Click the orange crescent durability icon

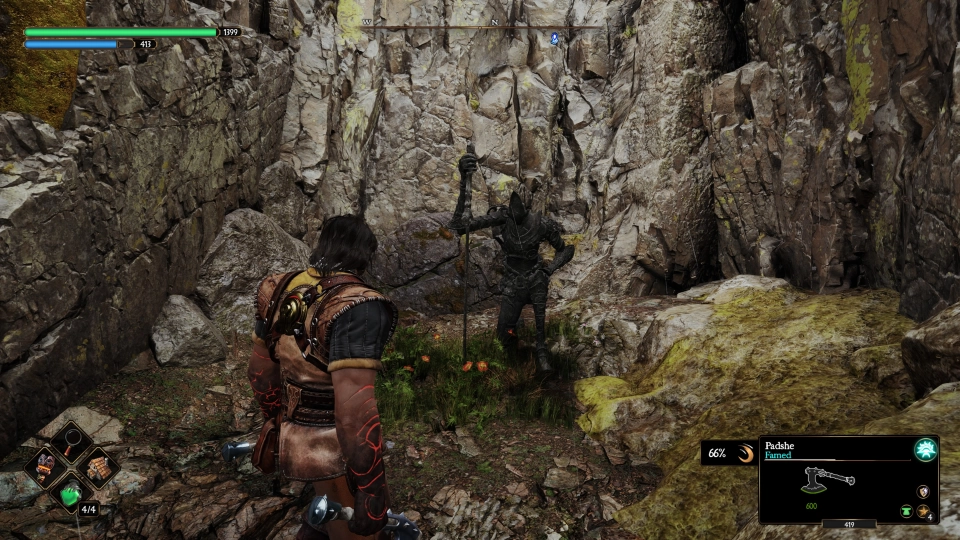[x=743, y=454]
